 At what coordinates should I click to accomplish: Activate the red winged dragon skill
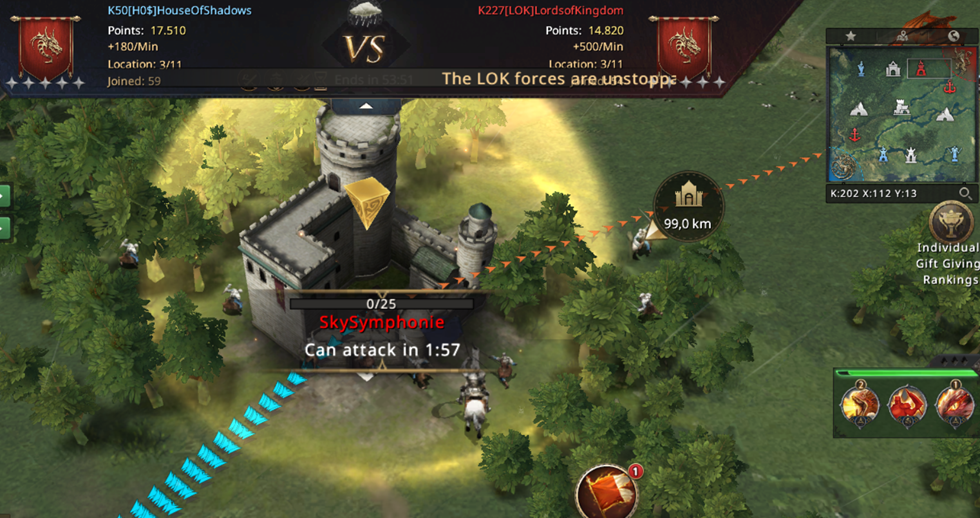pos(907,404)
